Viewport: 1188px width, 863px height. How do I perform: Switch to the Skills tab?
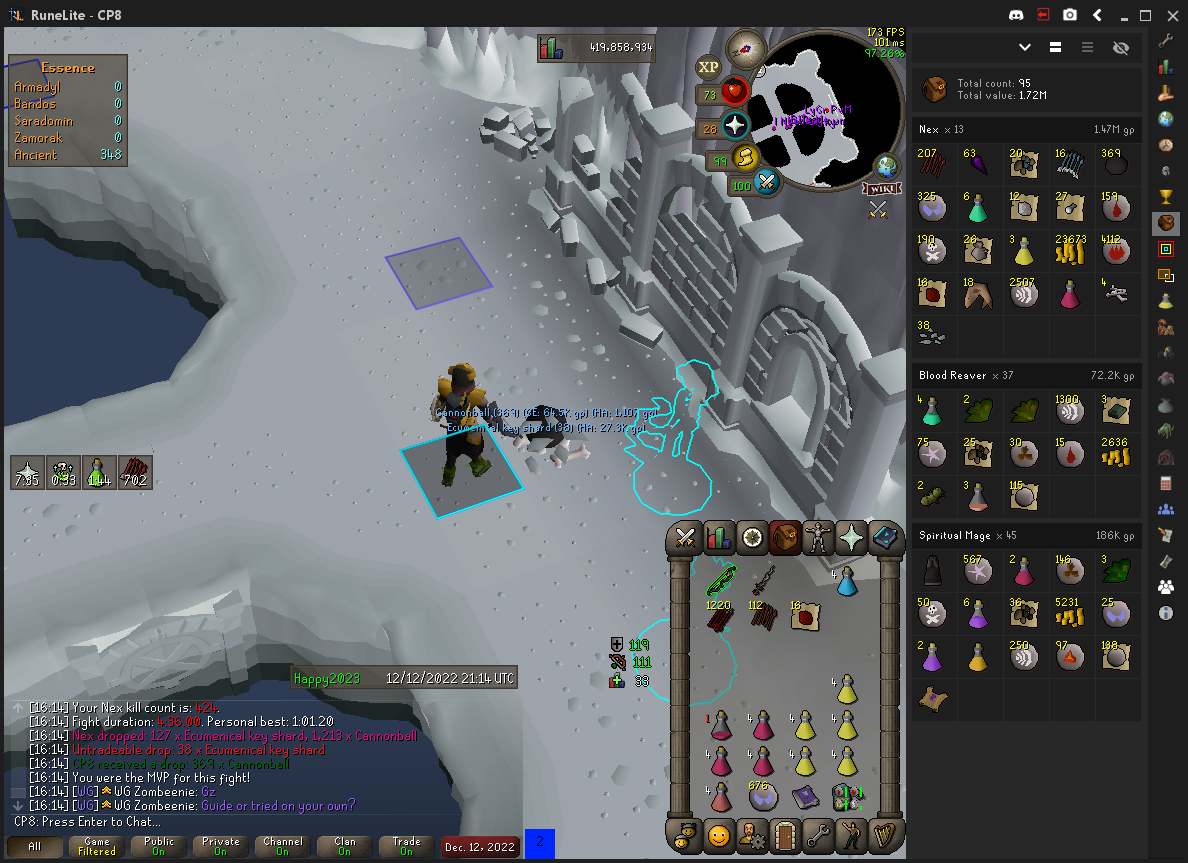[719, 538]
